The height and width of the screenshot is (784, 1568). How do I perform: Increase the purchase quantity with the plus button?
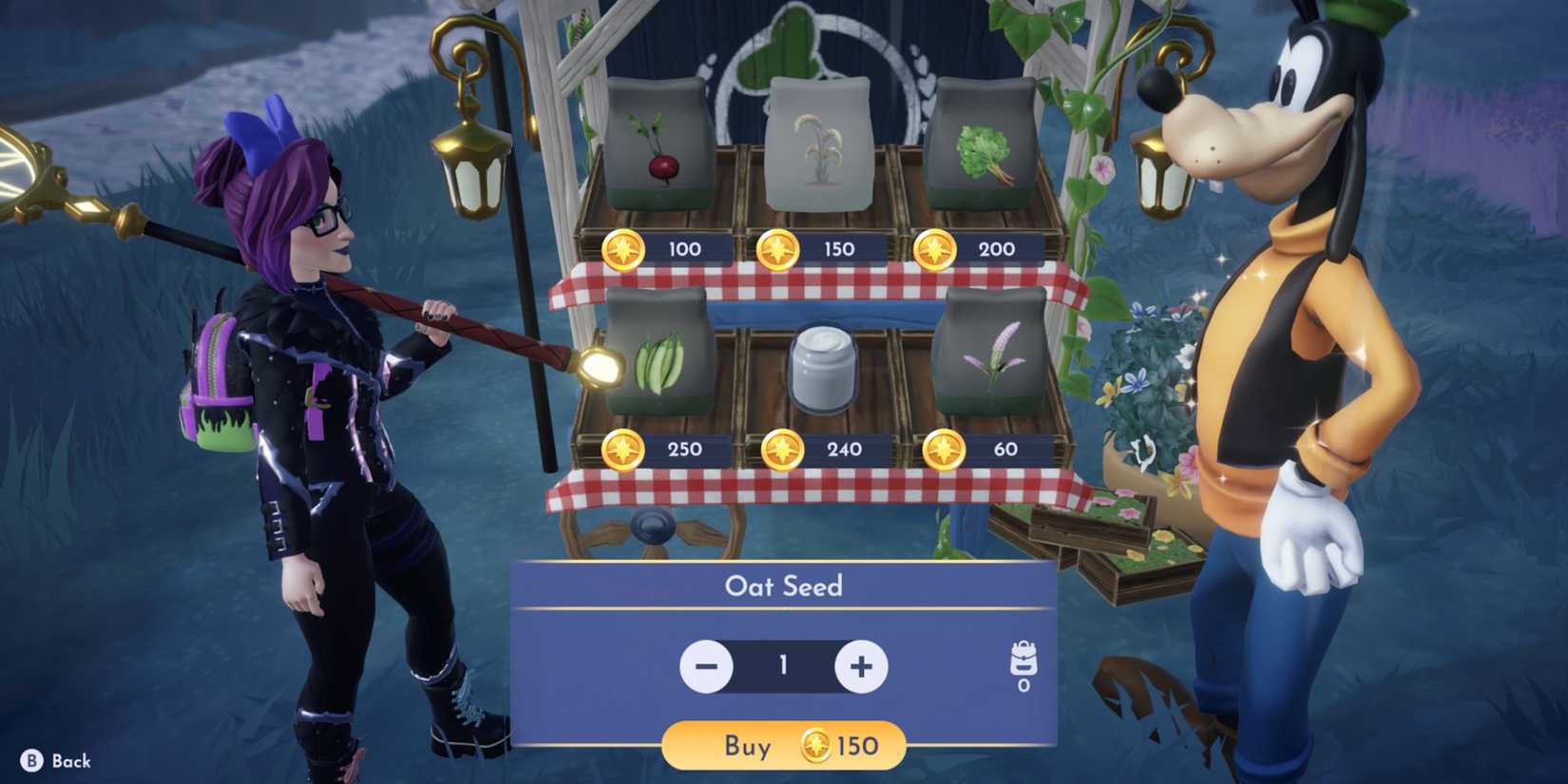pos(860,666)
